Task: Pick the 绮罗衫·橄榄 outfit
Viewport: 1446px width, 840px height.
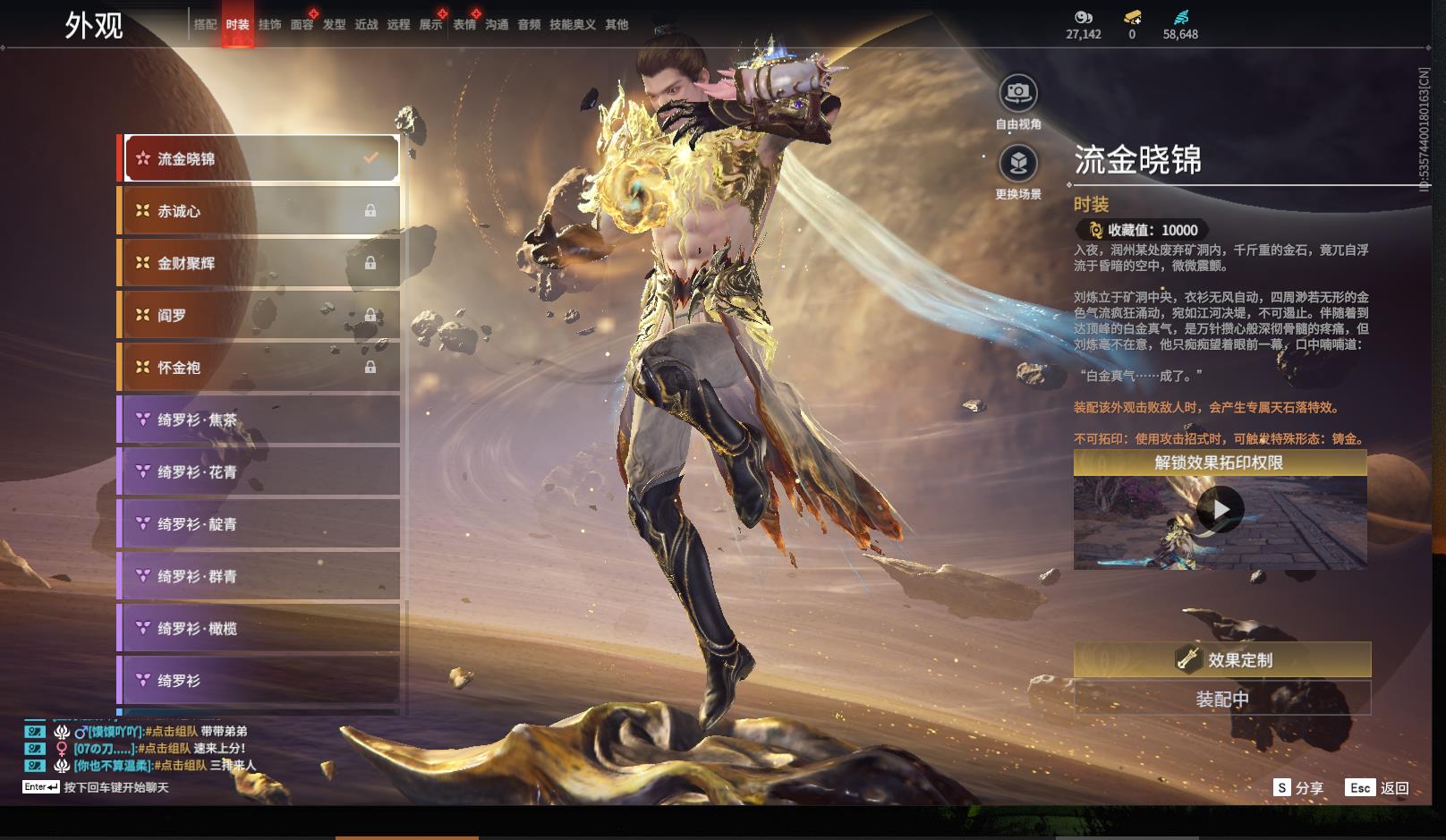Action: [x=260, y=628]
